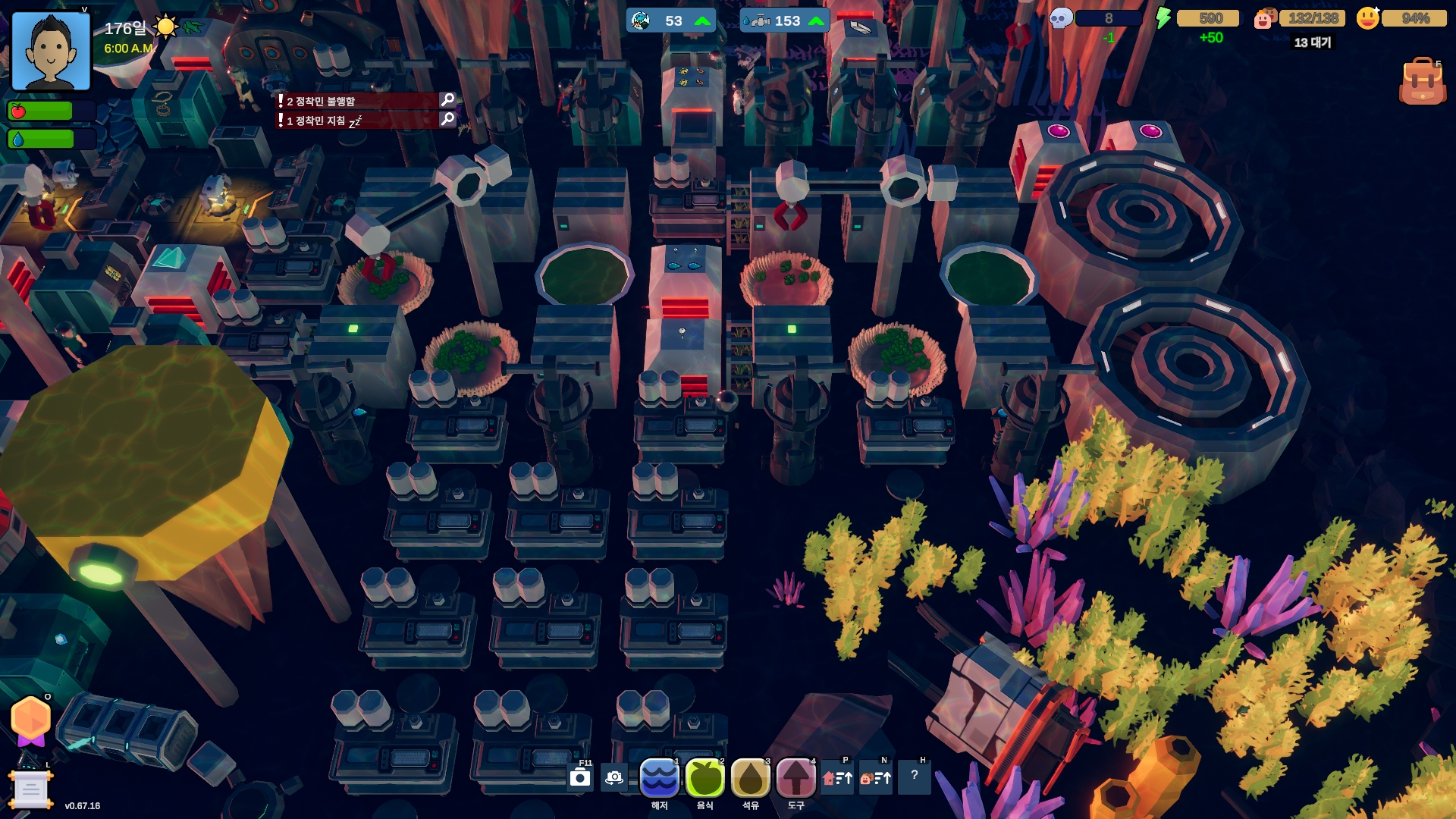The width and height of the screenshot is (1456, 819).
Task: Show the help question mark panel
Action: 915,776
